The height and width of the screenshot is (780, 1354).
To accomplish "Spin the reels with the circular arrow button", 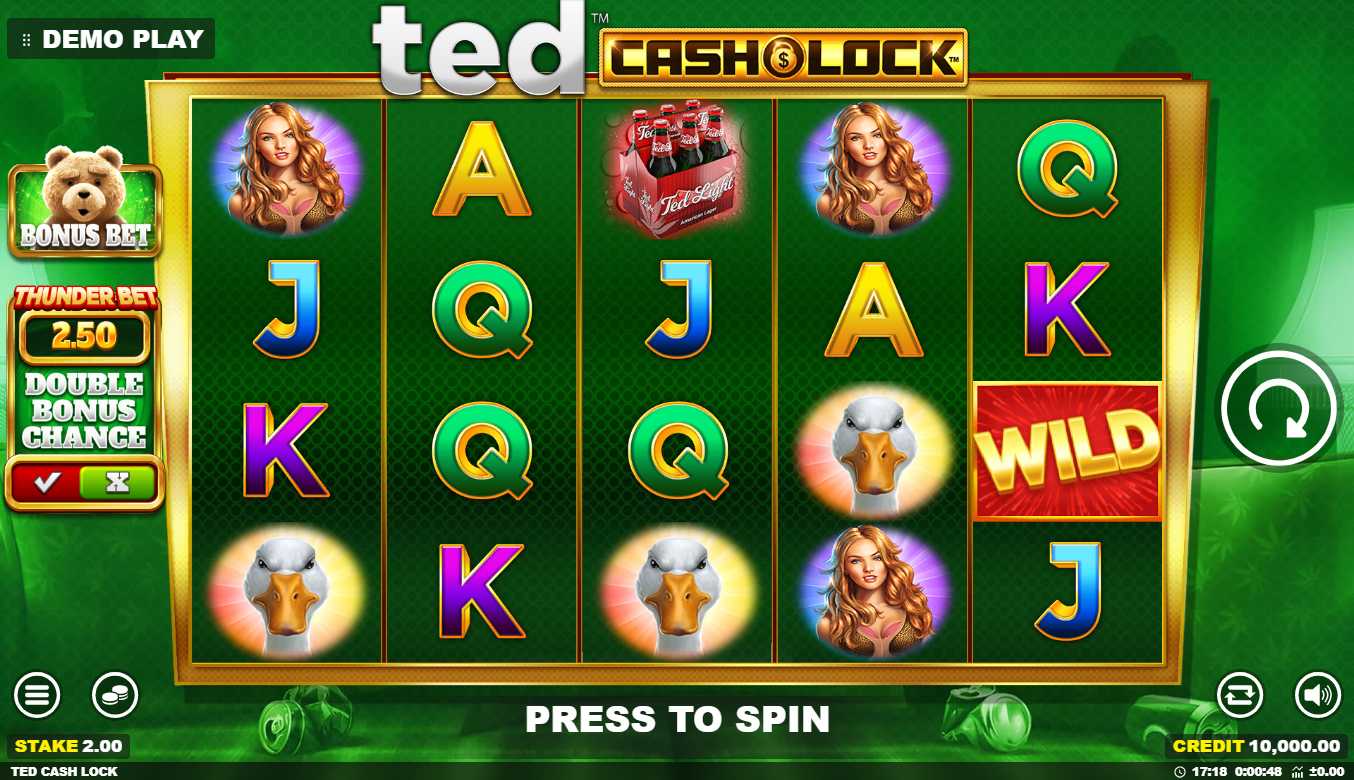I will (1278, 408).
